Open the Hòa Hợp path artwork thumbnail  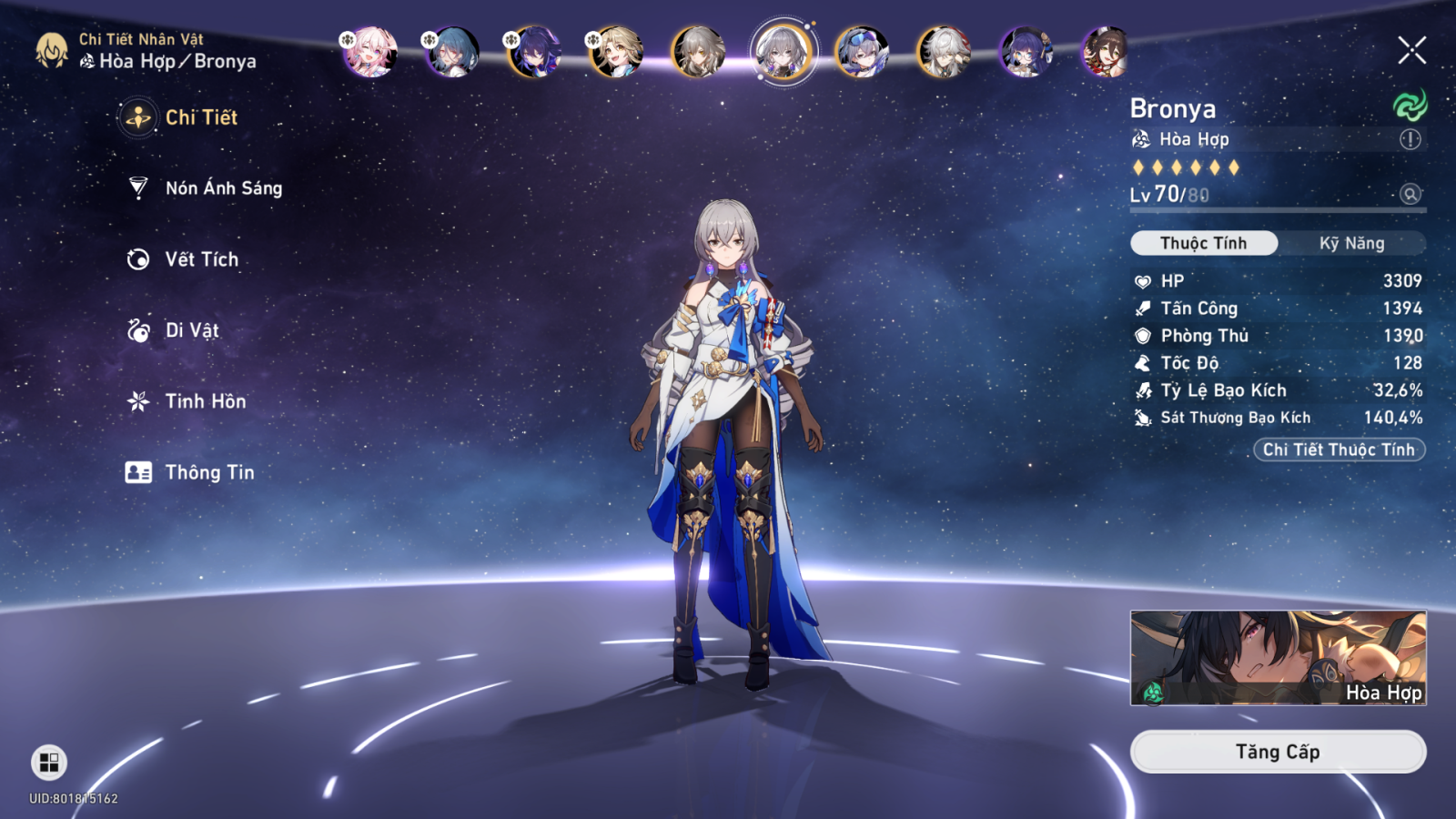(1278, 658)
